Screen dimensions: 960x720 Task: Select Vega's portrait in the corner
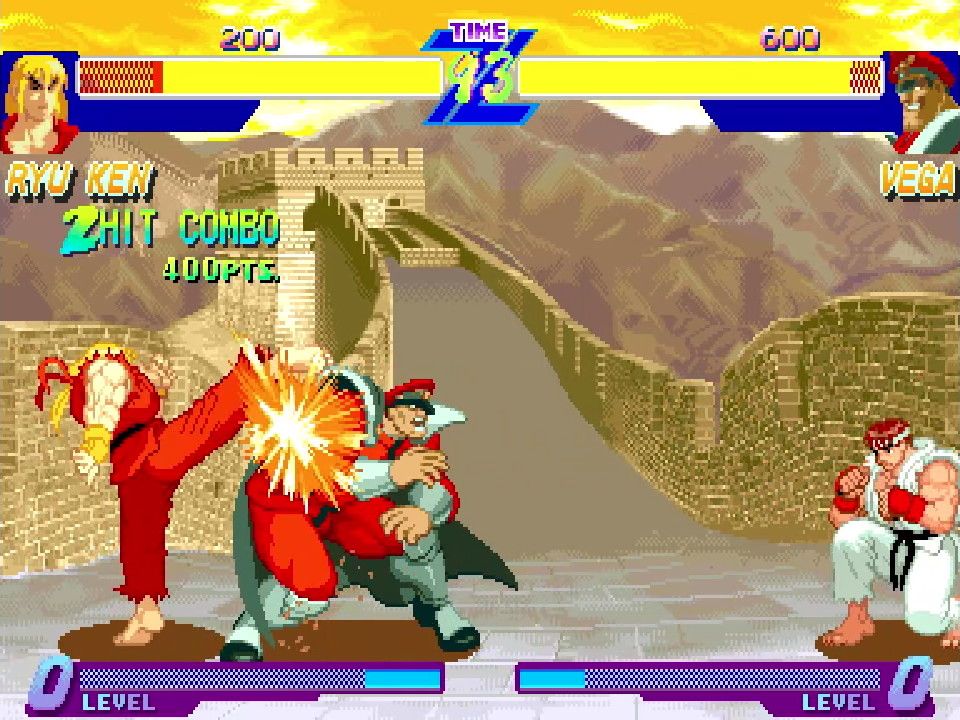pyautogui.click(x=922, y=100)
